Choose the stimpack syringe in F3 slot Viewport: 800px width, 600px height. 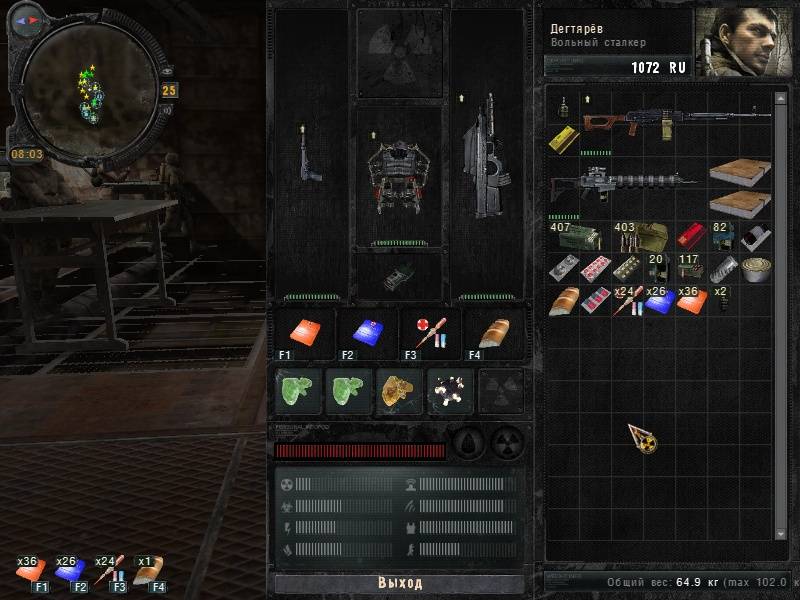pyautogui.click(x=430, y=332)
